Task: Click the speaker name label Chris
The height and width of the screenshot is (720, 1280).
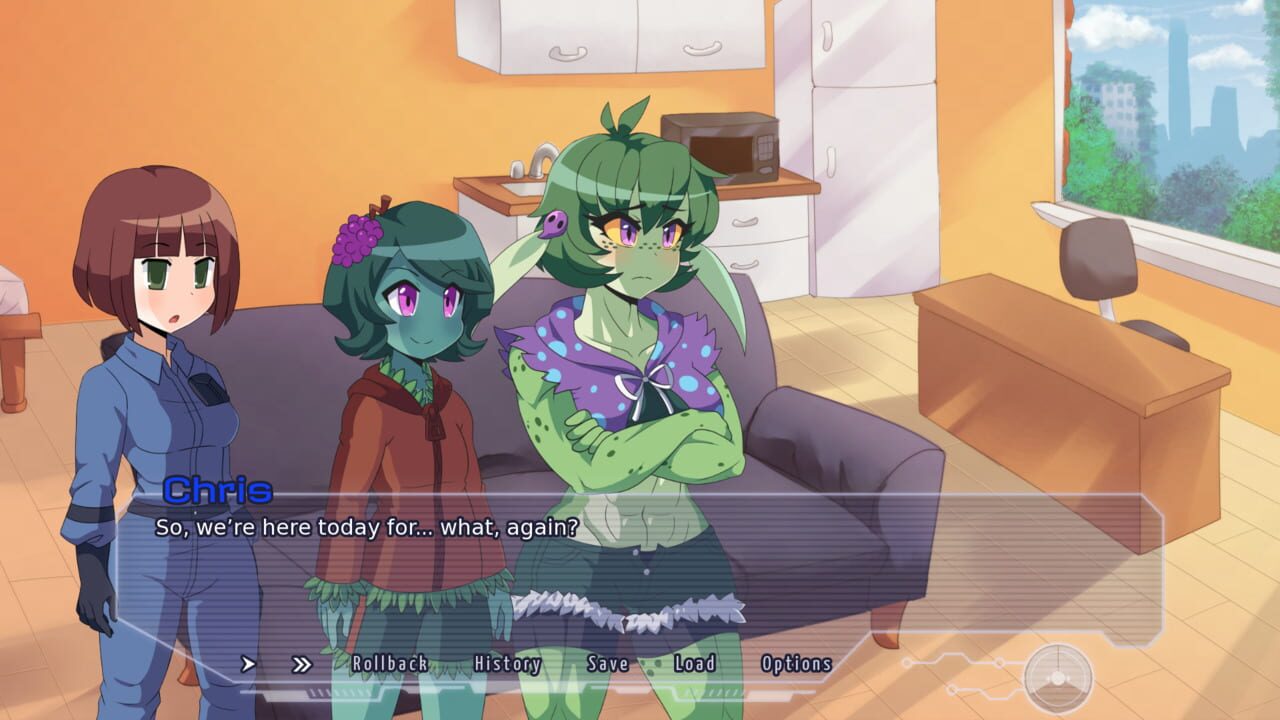Action: pyautogui.click(x=220, y=491)
